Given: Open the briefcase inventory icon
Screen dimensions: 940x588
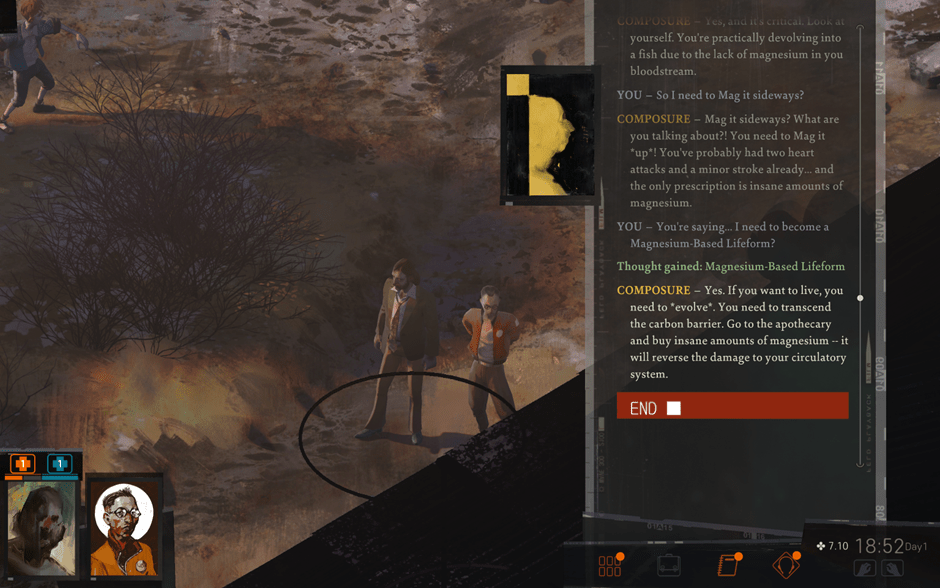Looking at the screenshot, I should 669,566.
